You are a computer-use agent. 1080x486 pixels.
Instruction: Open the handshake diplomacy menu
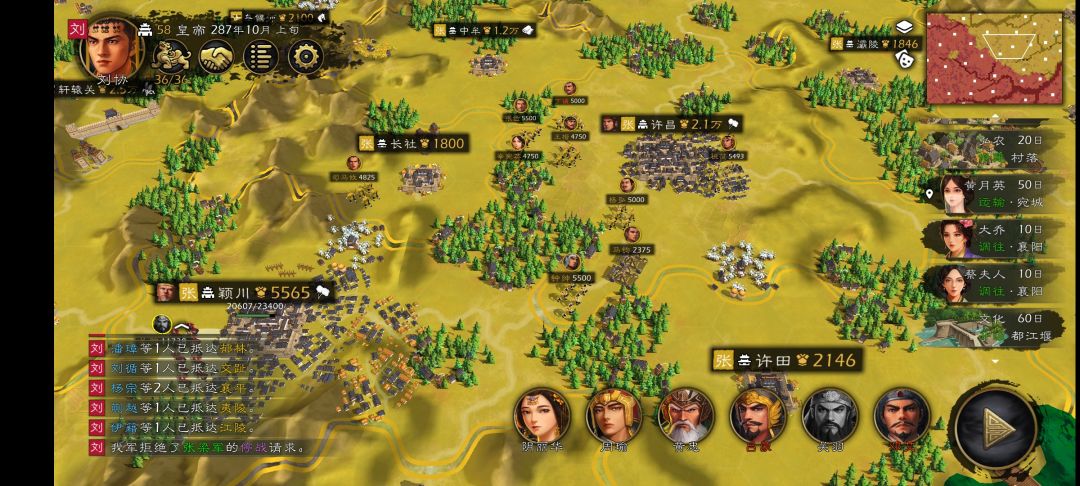pyautogui.click(x=214, y=58)
